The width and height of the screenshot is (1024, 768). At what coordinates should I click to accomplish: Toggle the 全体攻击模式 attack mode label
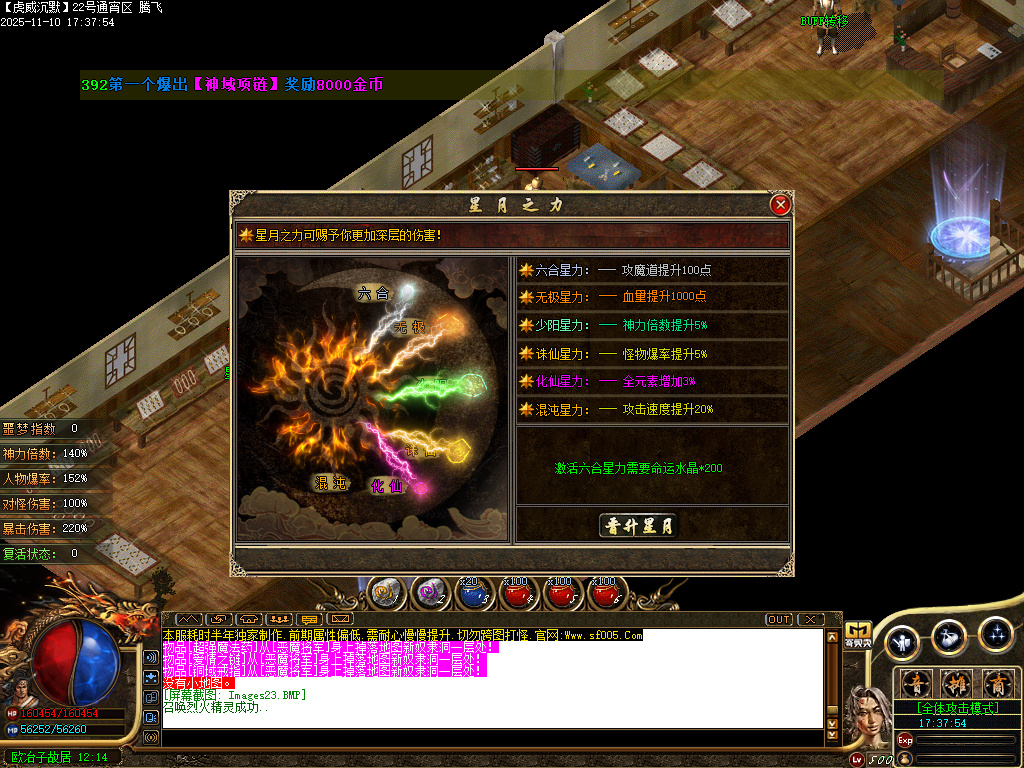pyautogui.click(x=957, y=708)
